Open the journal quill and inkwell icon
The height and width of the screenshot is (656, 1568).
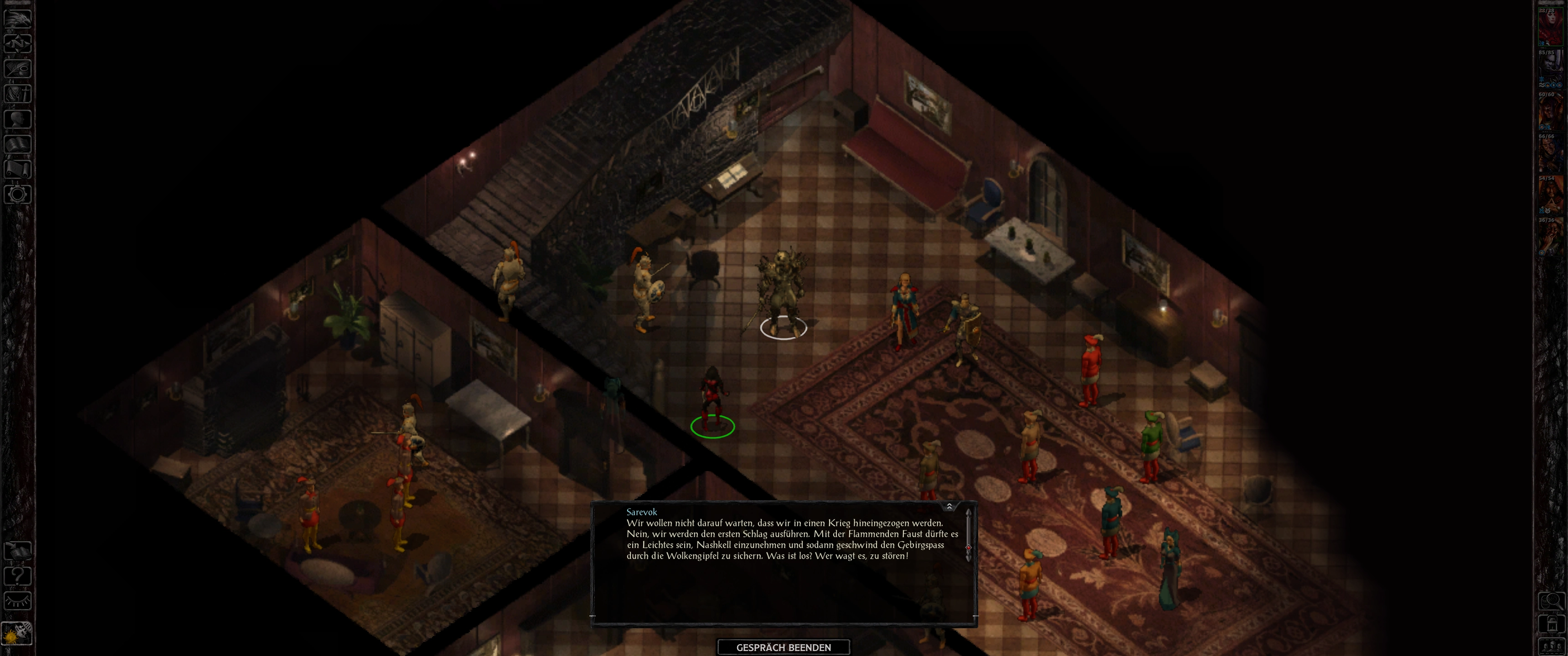click(18, 68)
